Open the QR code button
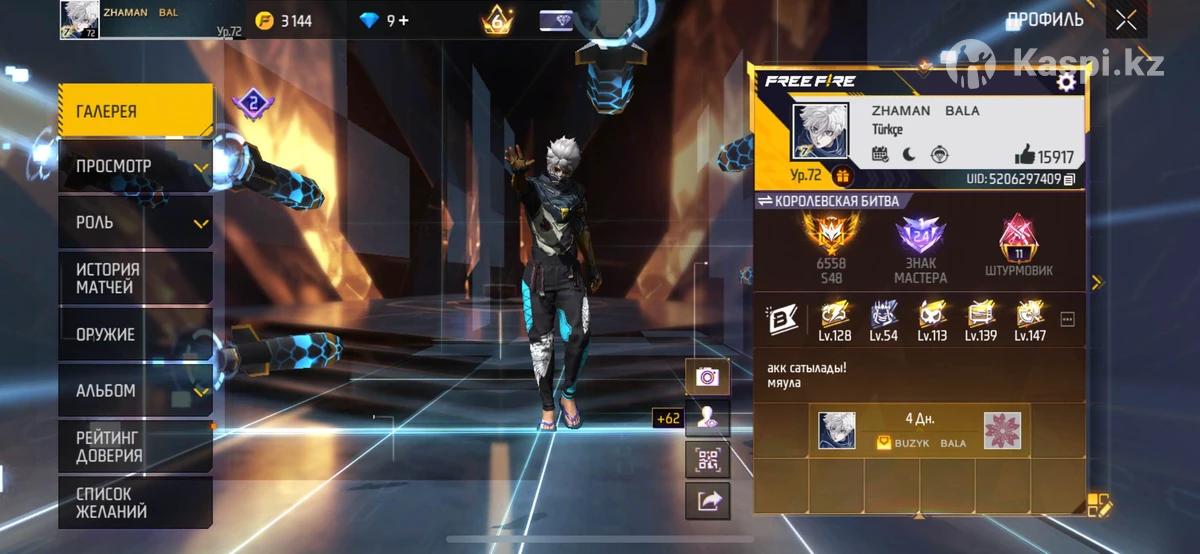 708,459
